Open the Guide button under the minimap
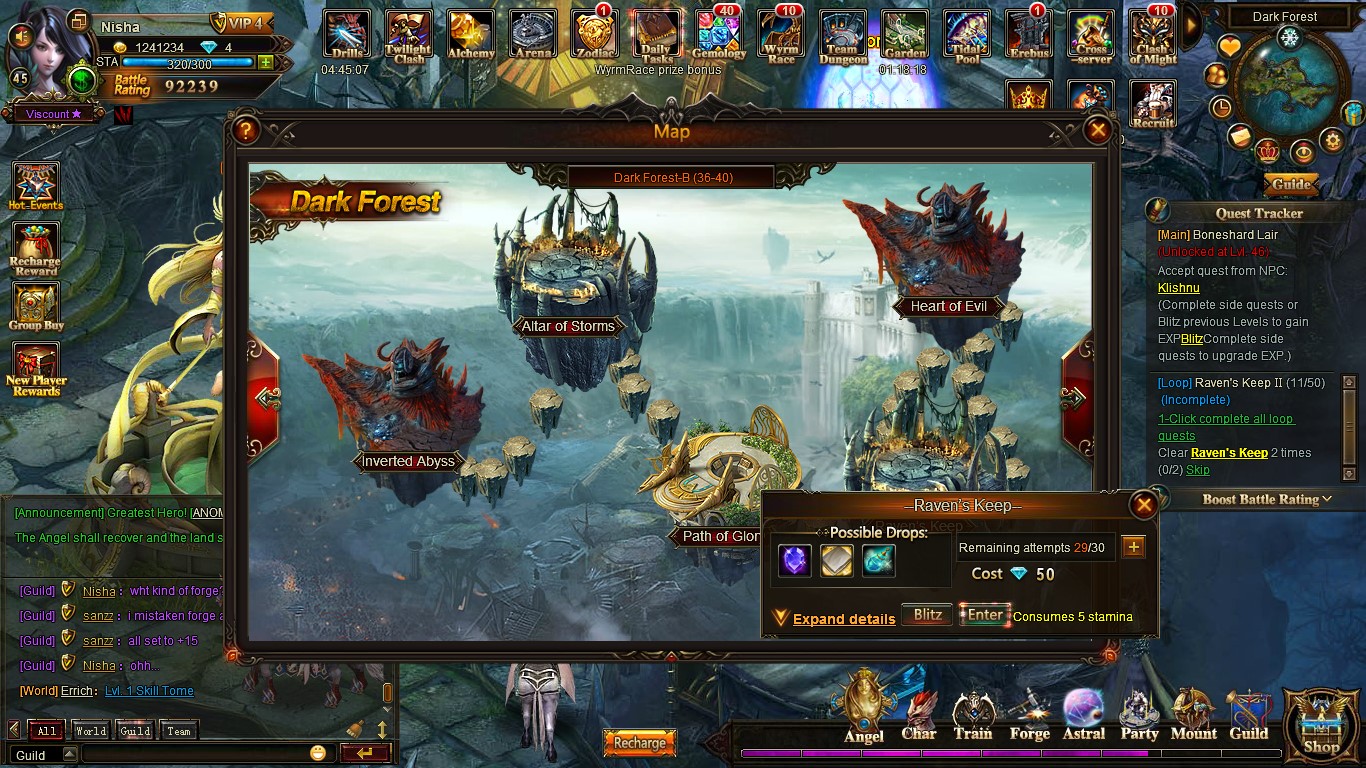 (x=1291, y=184)
